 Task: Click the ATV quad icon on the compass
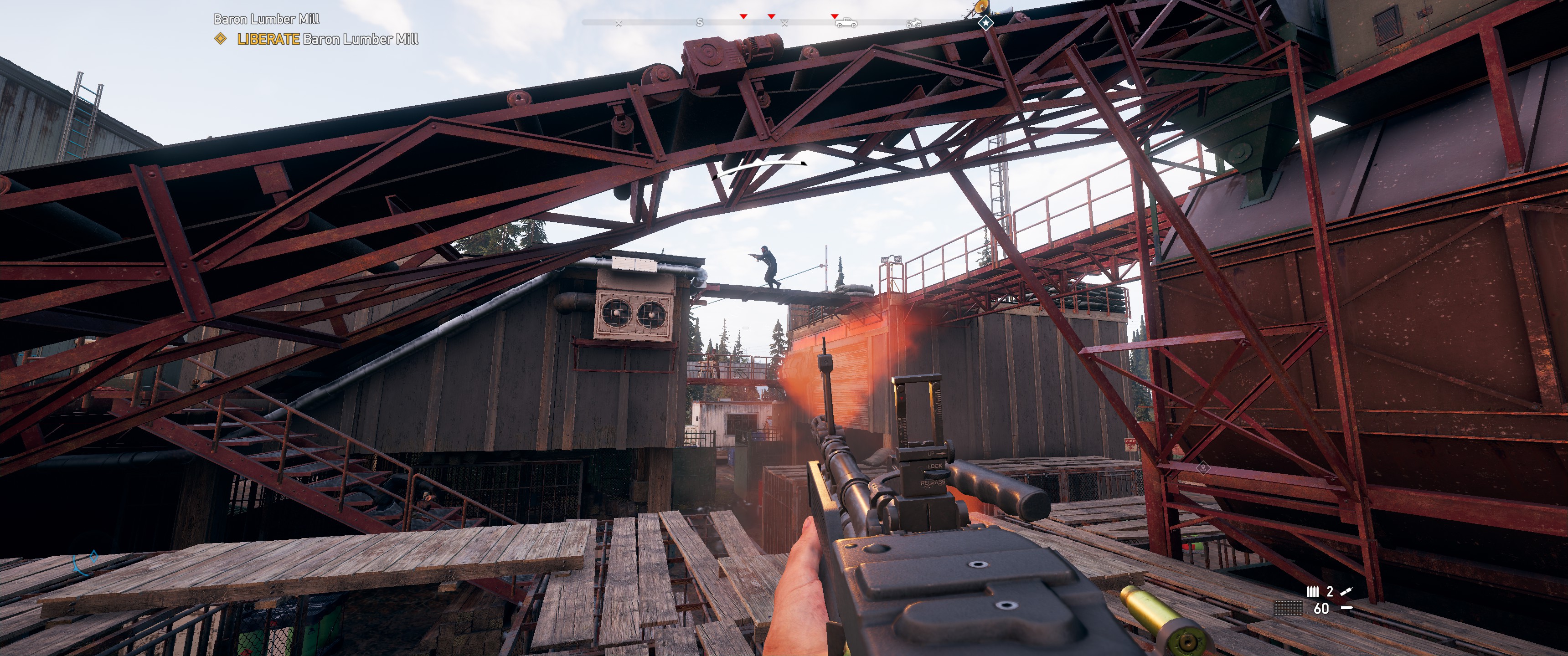point(915,23)
